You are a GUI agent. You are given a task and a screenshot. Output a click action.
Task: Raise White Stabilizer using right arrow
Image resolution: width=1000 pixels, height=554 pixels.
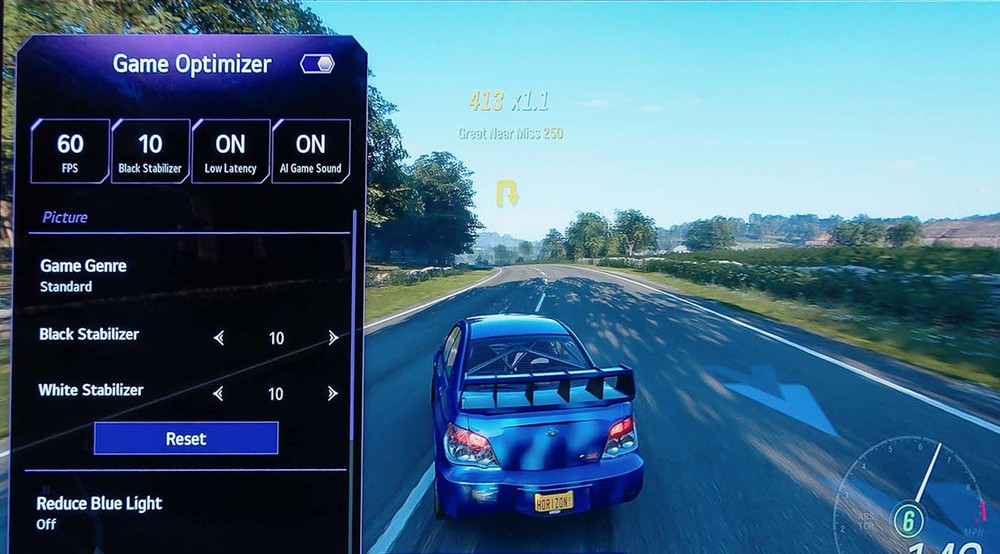333,394
